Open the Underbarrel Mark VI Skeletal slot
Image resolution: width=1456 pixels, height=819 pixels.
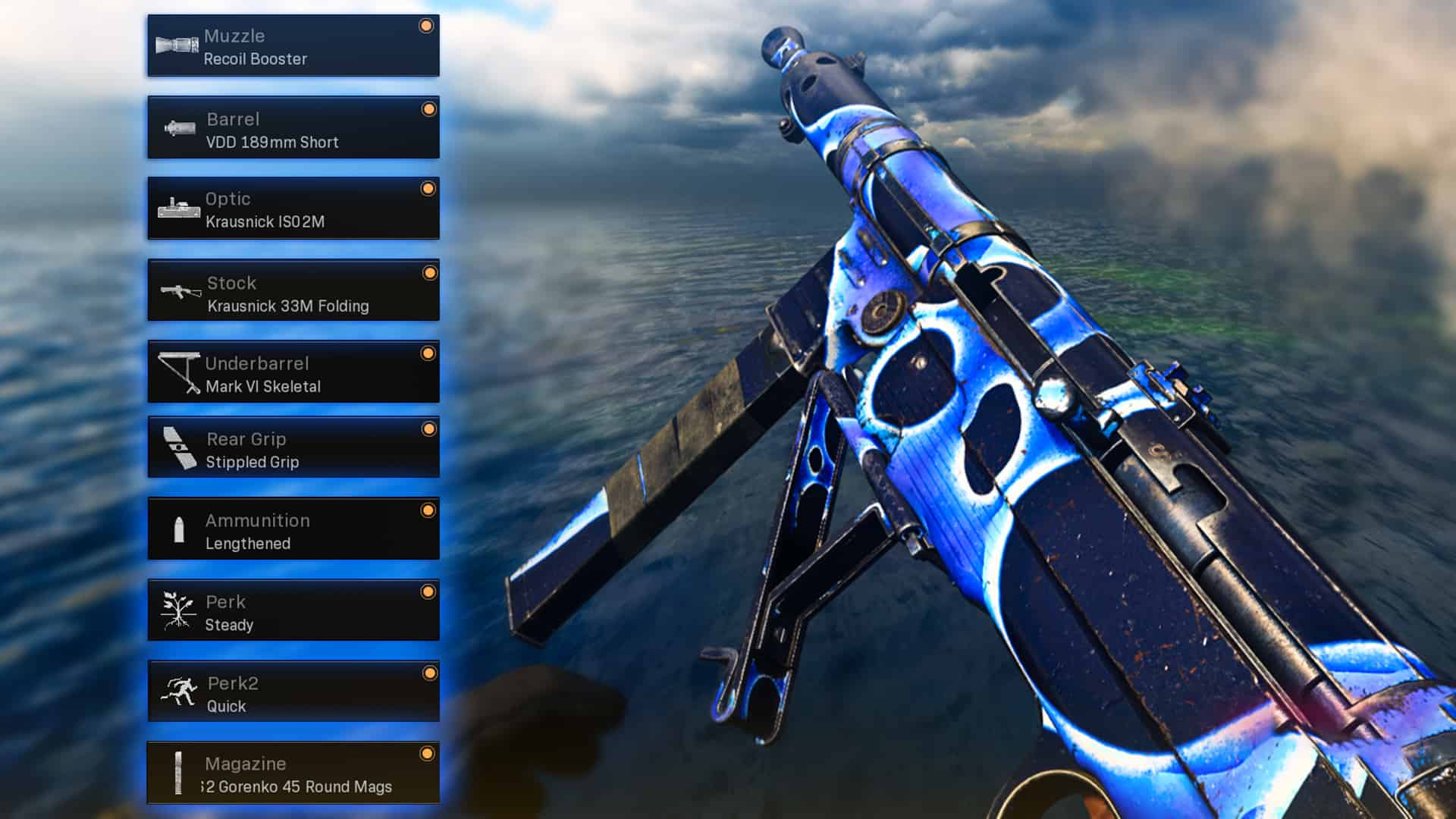pyautogui.click(x=293, y=372)
